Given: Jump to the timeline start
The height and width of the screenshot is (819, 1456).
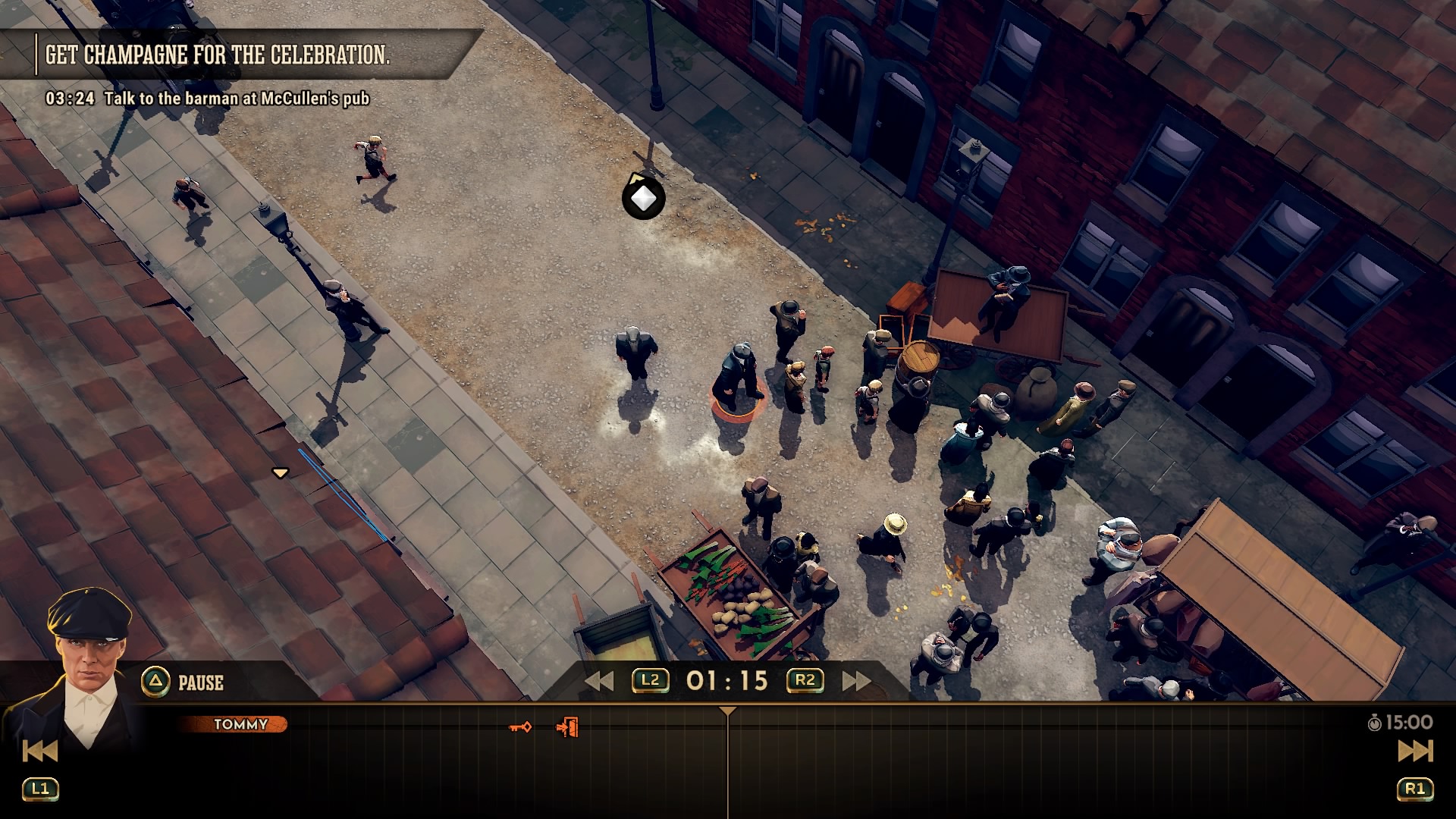Looking at the screenshot, I should 40,751.
